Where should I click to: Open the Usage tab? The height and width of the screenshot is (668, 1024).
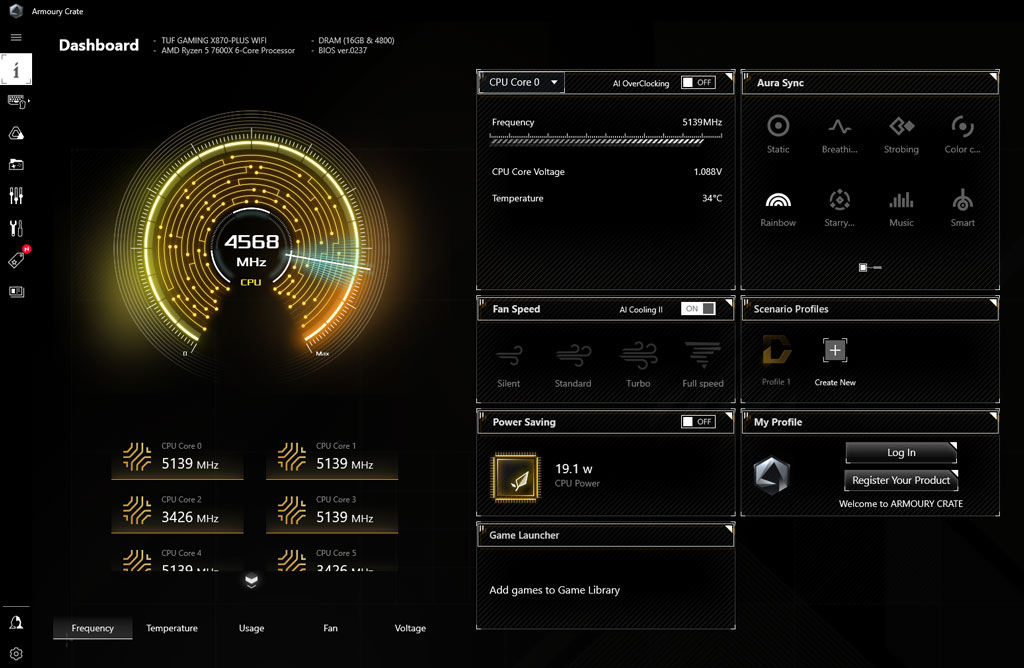pyautogui.click(x=251, y=628)
